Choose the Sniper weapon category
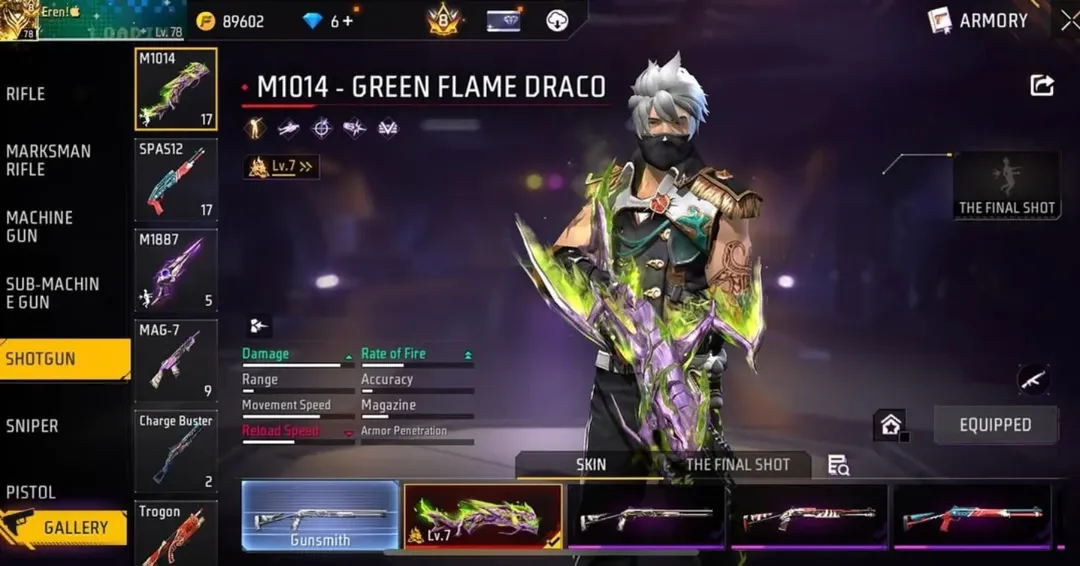Viewport: 1080px width, 566px height. point(32,426)
